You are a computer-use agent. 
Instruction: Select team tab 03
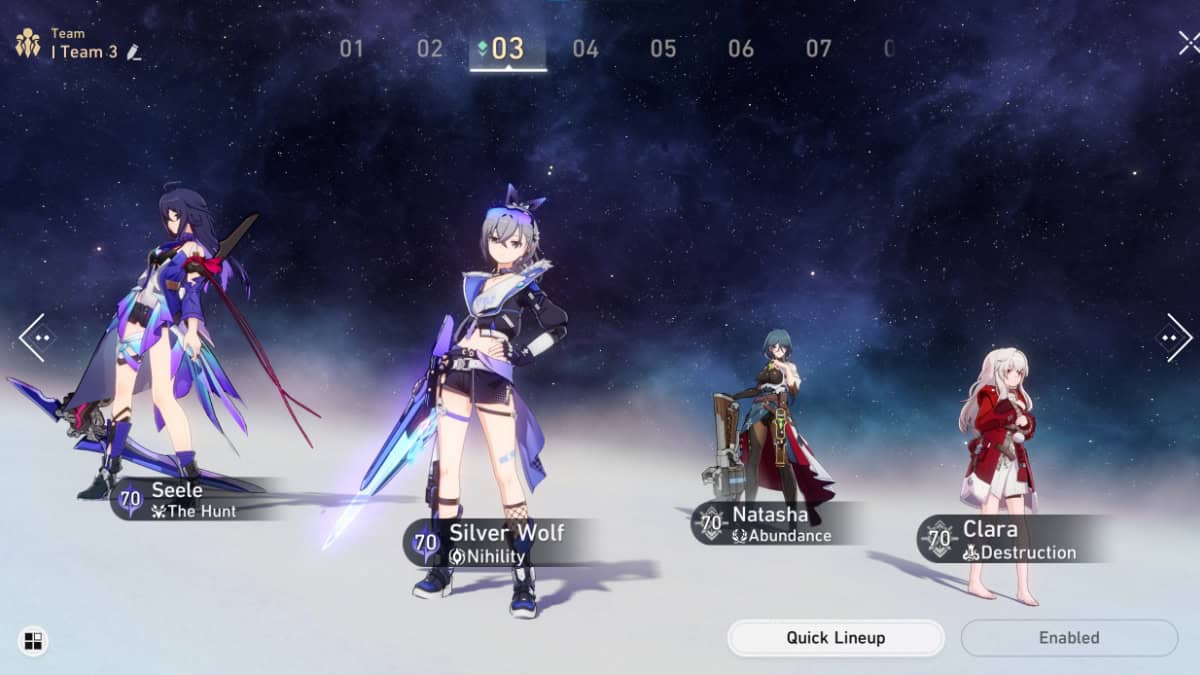[507, 48]
